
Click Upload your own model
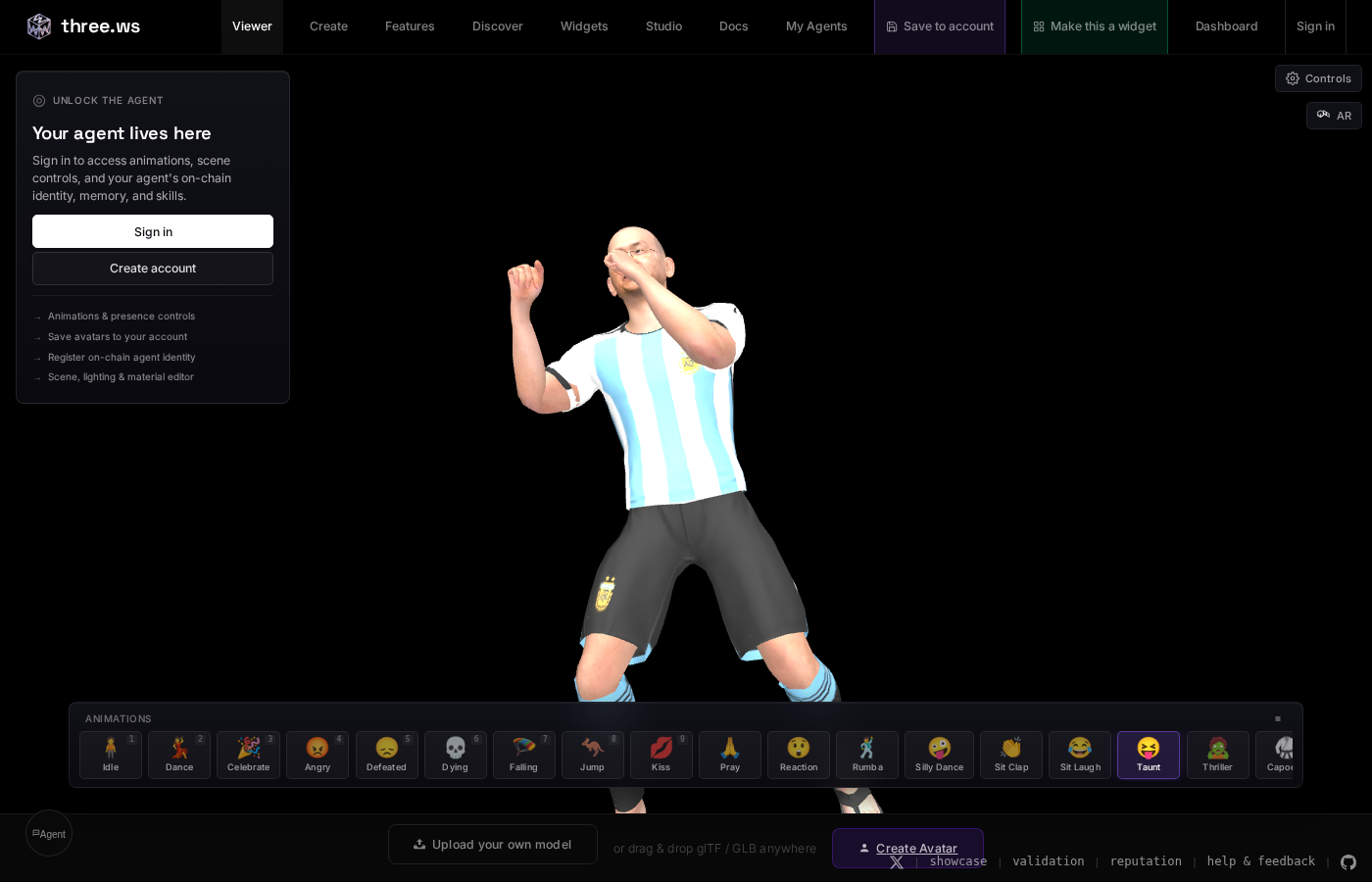tap(493, 844)
